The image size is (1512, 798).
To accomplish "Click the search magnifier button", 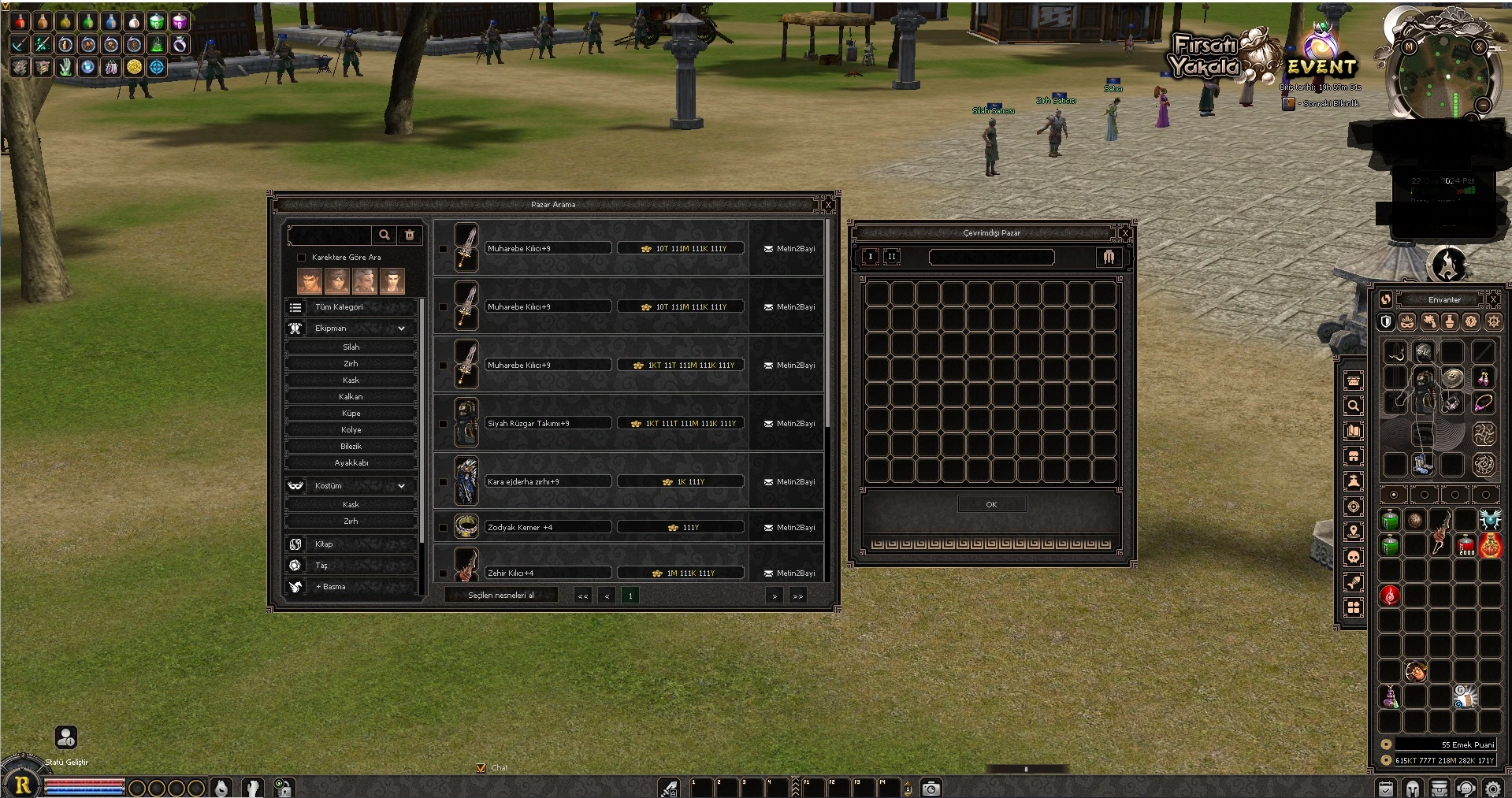I will (384, 235).
